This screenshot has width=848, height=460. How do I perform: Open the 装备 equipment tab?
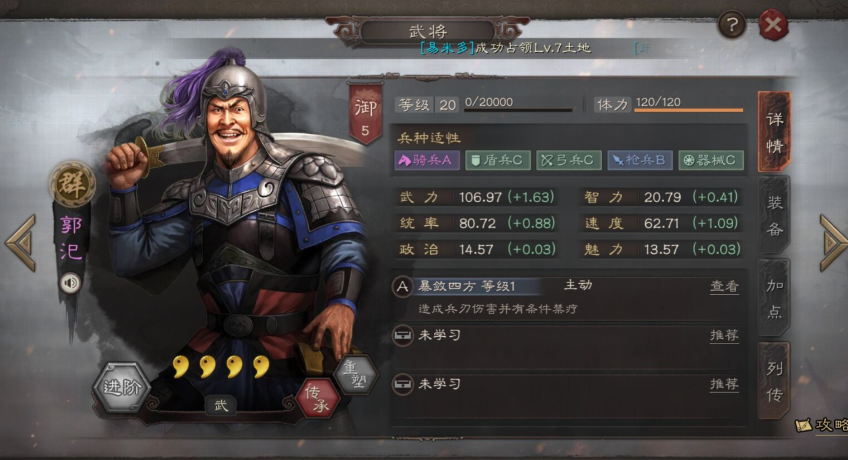coord(774,215)
